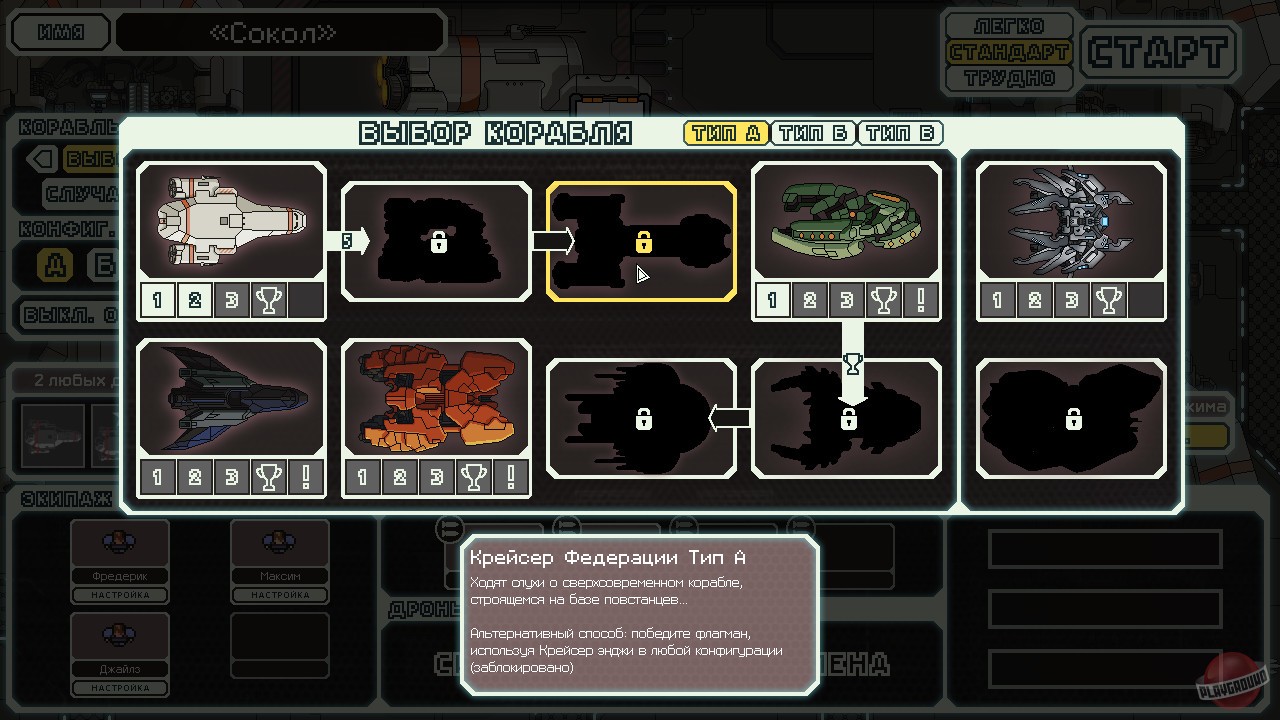
Task: Click the trophy icon under the Mantis ship
Action: tap(886, 298)
